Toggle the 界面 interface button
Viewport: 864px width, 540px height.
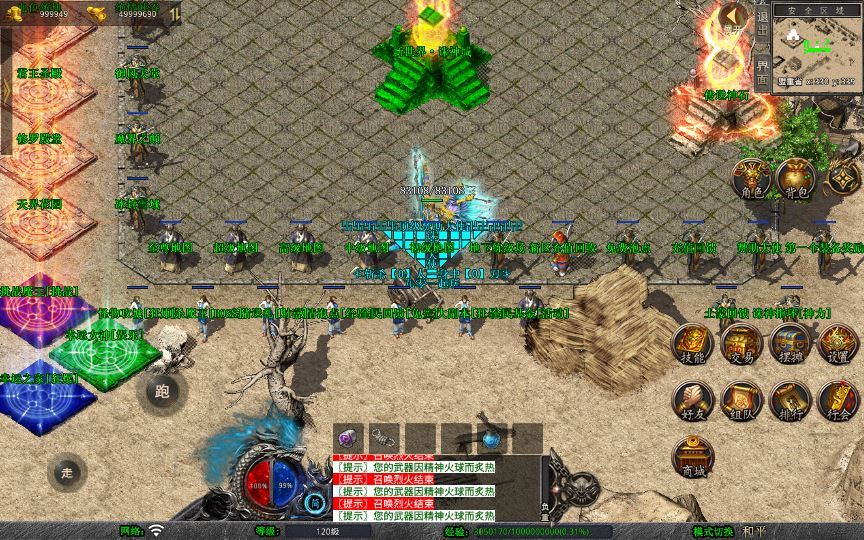[762, 70]
